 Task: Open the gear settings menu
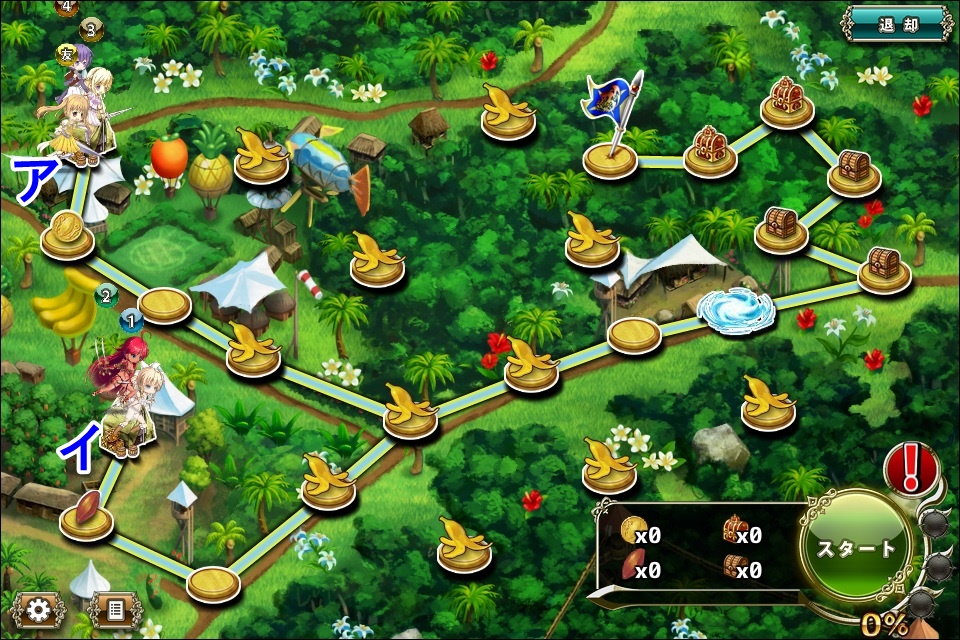(x=39, y=609)
